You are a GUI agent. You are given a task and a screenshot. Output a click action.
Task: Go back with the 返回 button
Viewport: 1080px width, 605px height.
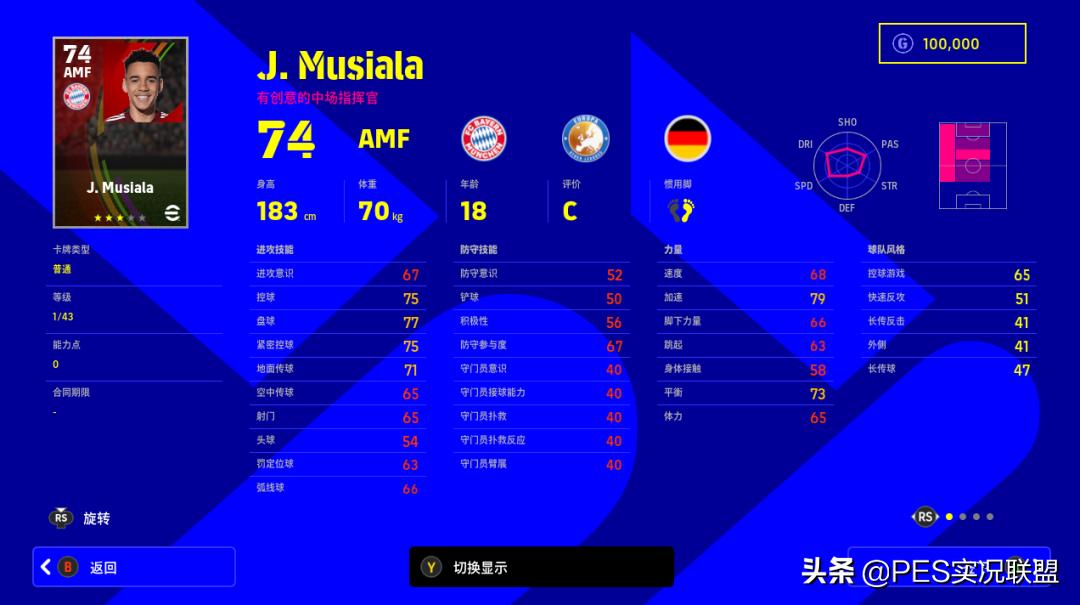(x=134, y=567)
